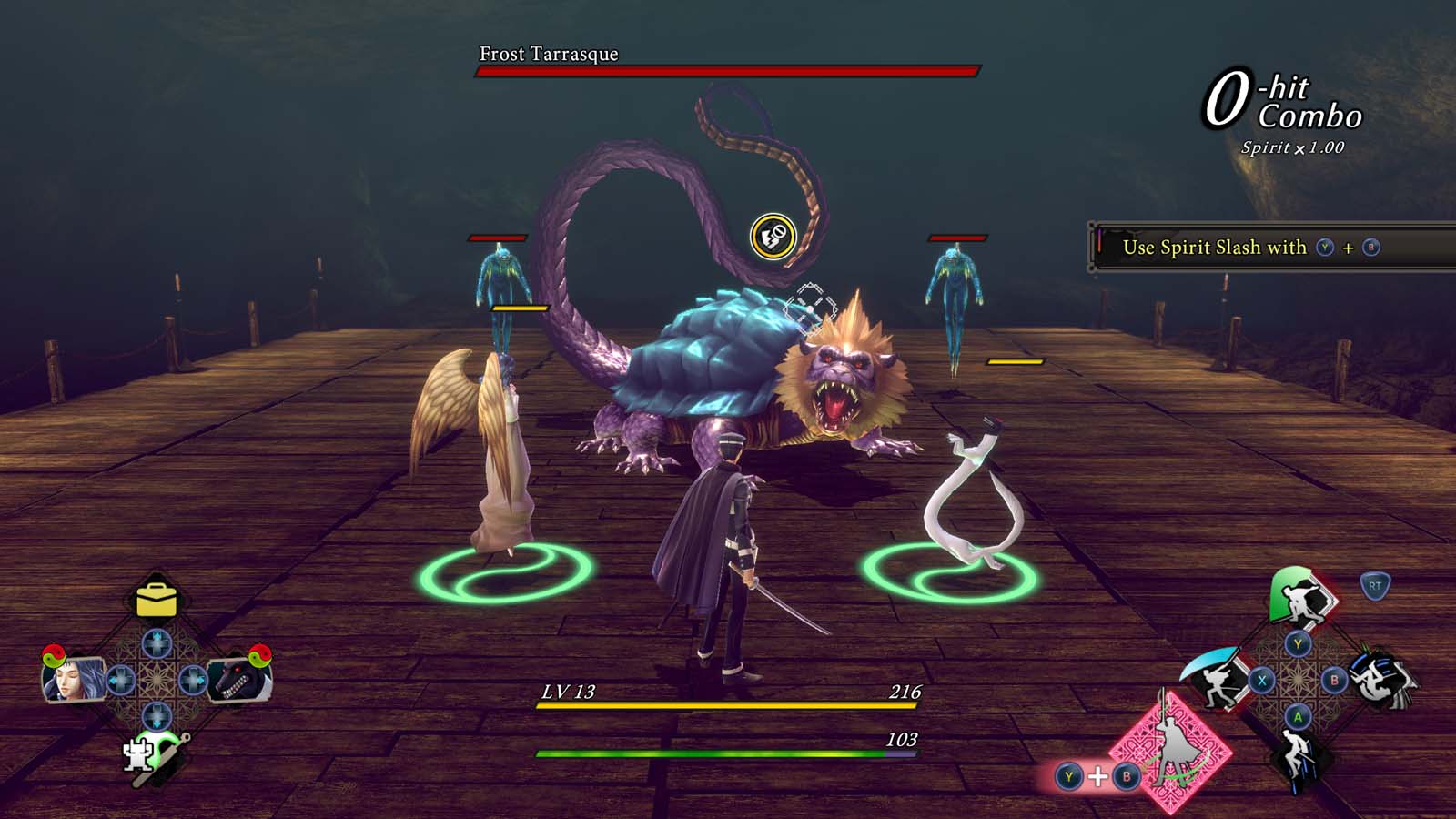Click the Y button in the Spirit Slash prompt
The width and height of the screenshot is (1456, 819).
(1324, 247)
